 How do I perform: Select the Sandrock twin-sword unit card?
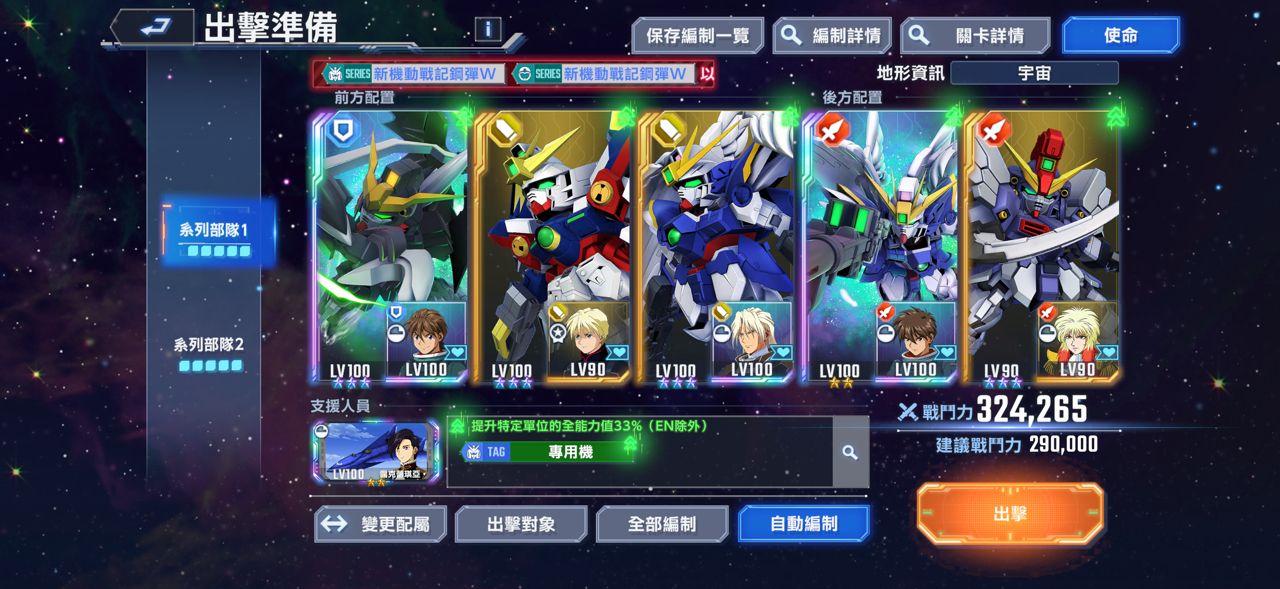pyautogui.click(x=1042, y=245)
